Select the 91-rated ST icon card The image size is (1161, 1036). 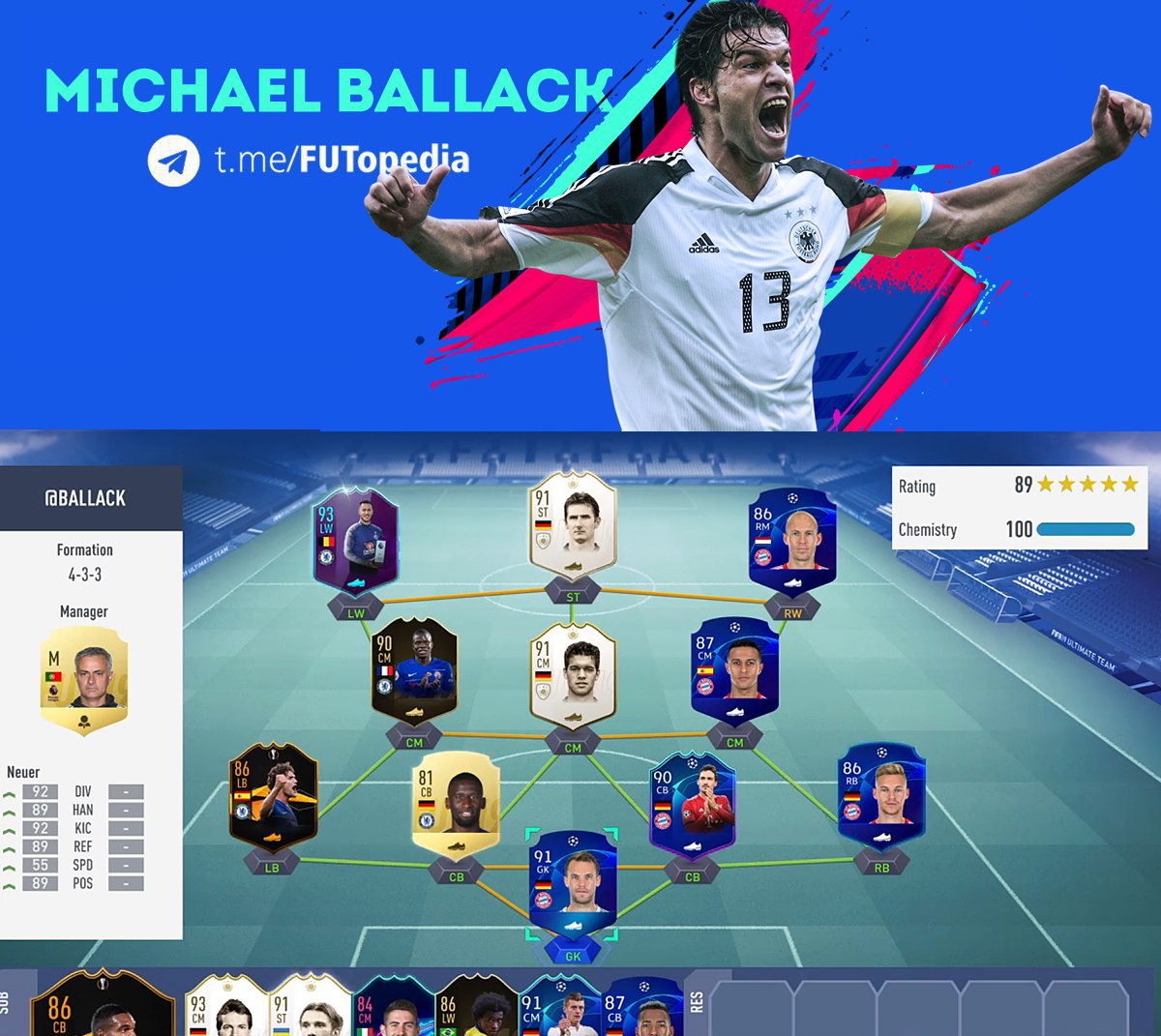click(573, 527)
